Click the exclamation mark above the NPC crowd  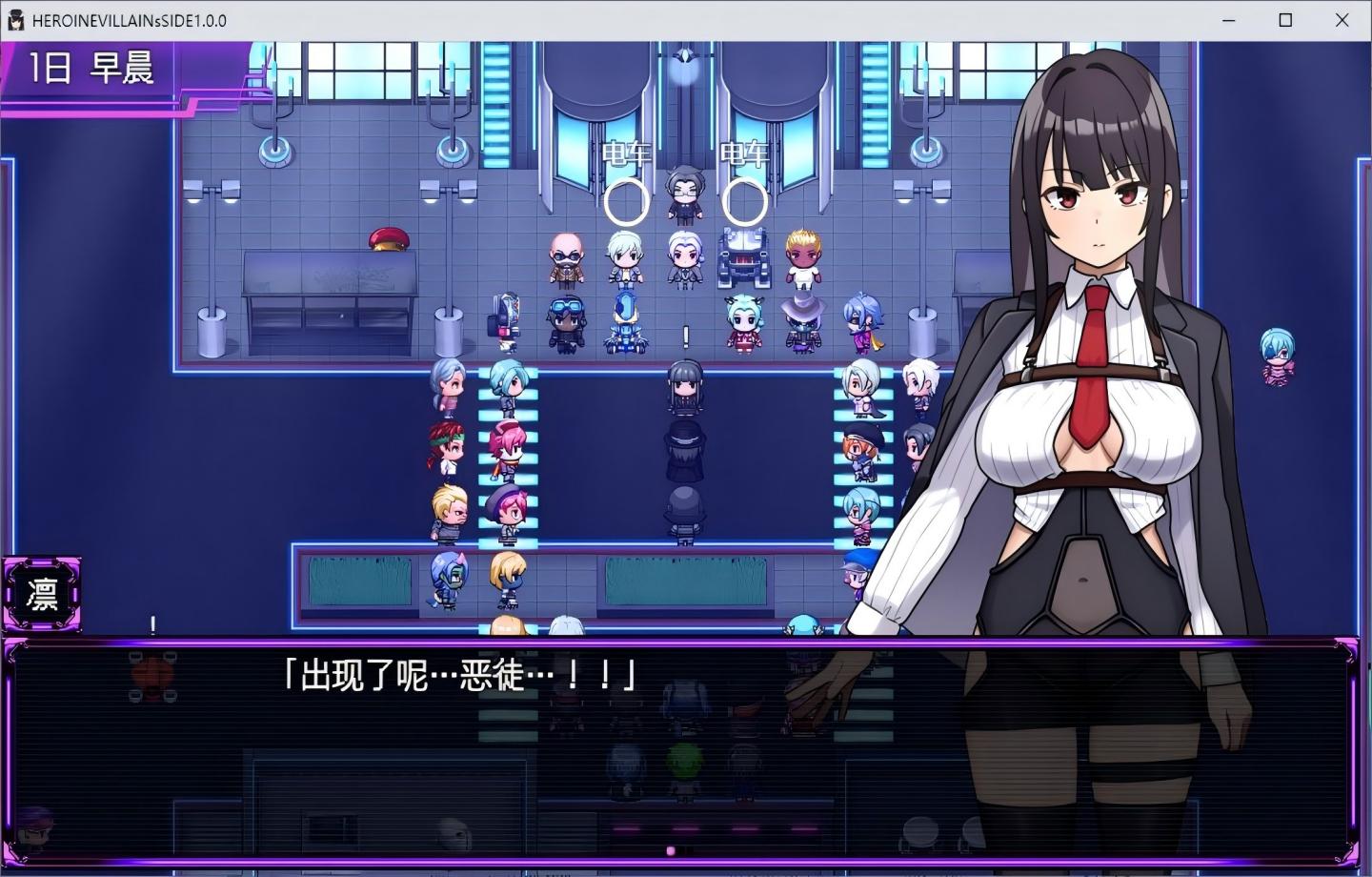click(x=684, y=336)
